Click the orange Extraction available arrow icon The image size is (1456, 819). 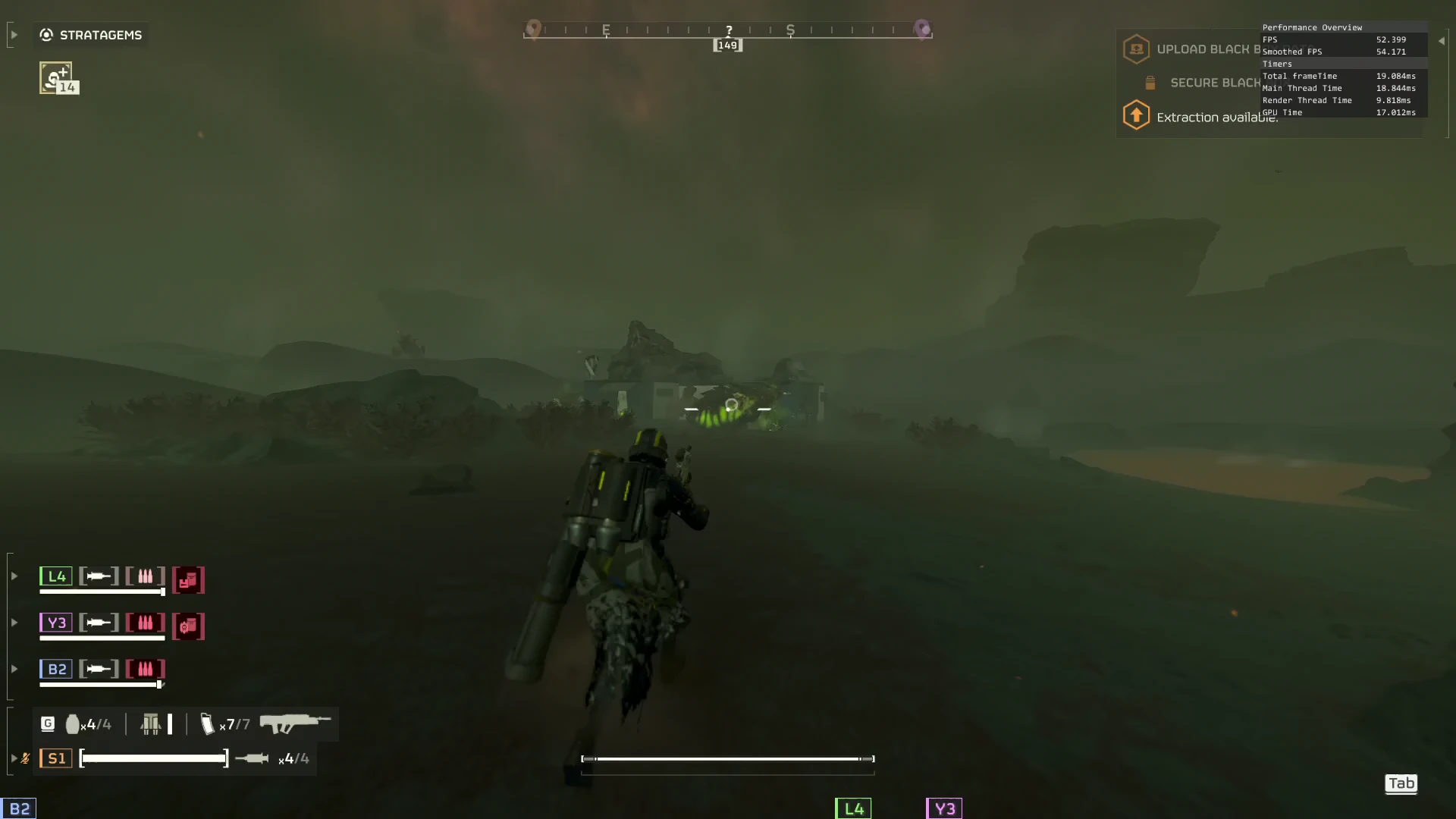tap(1136, 115)
